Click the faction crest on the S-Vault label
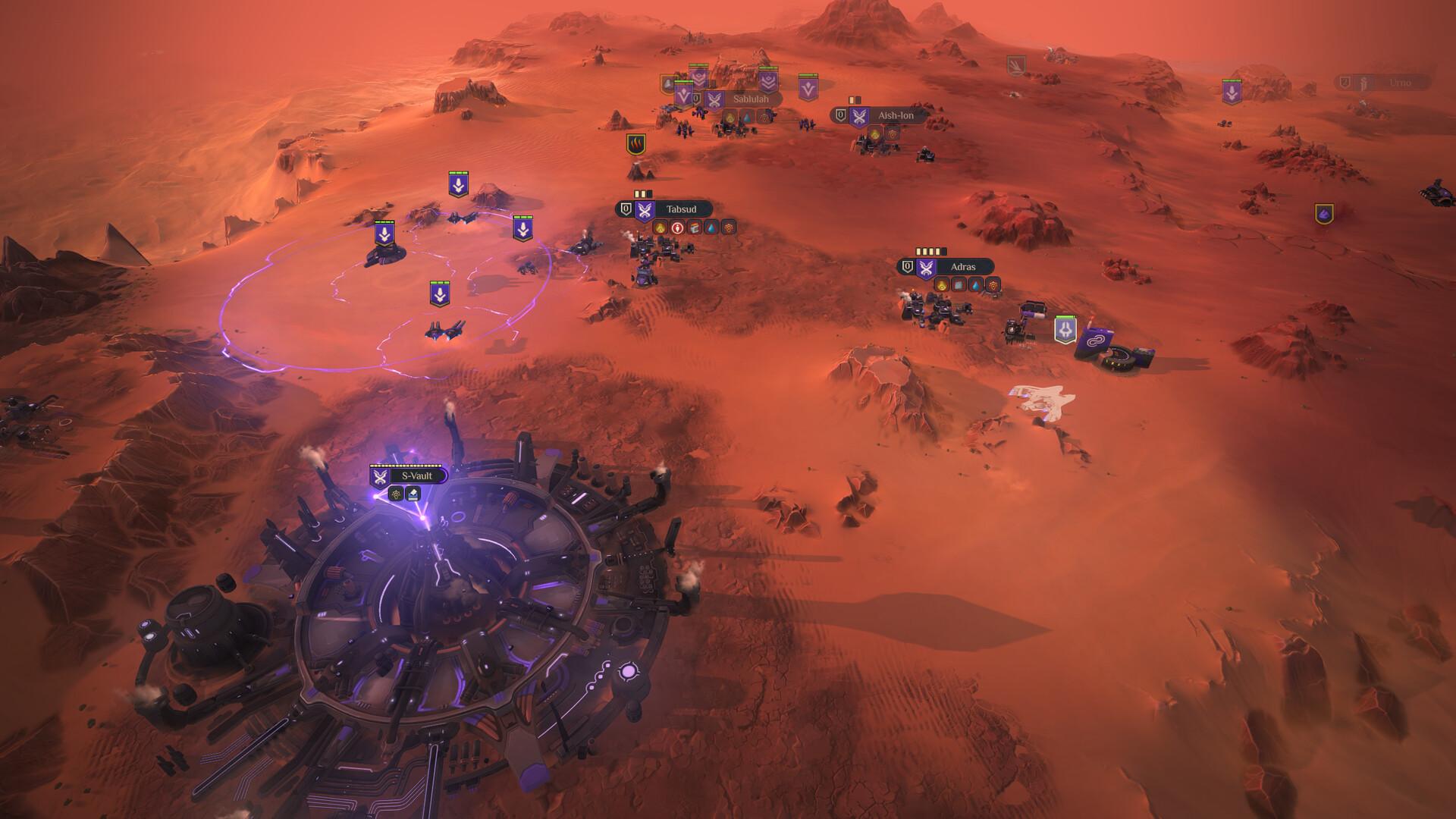Image resolution: width=1456 pixels, height=819 pixels. (380, 476)
